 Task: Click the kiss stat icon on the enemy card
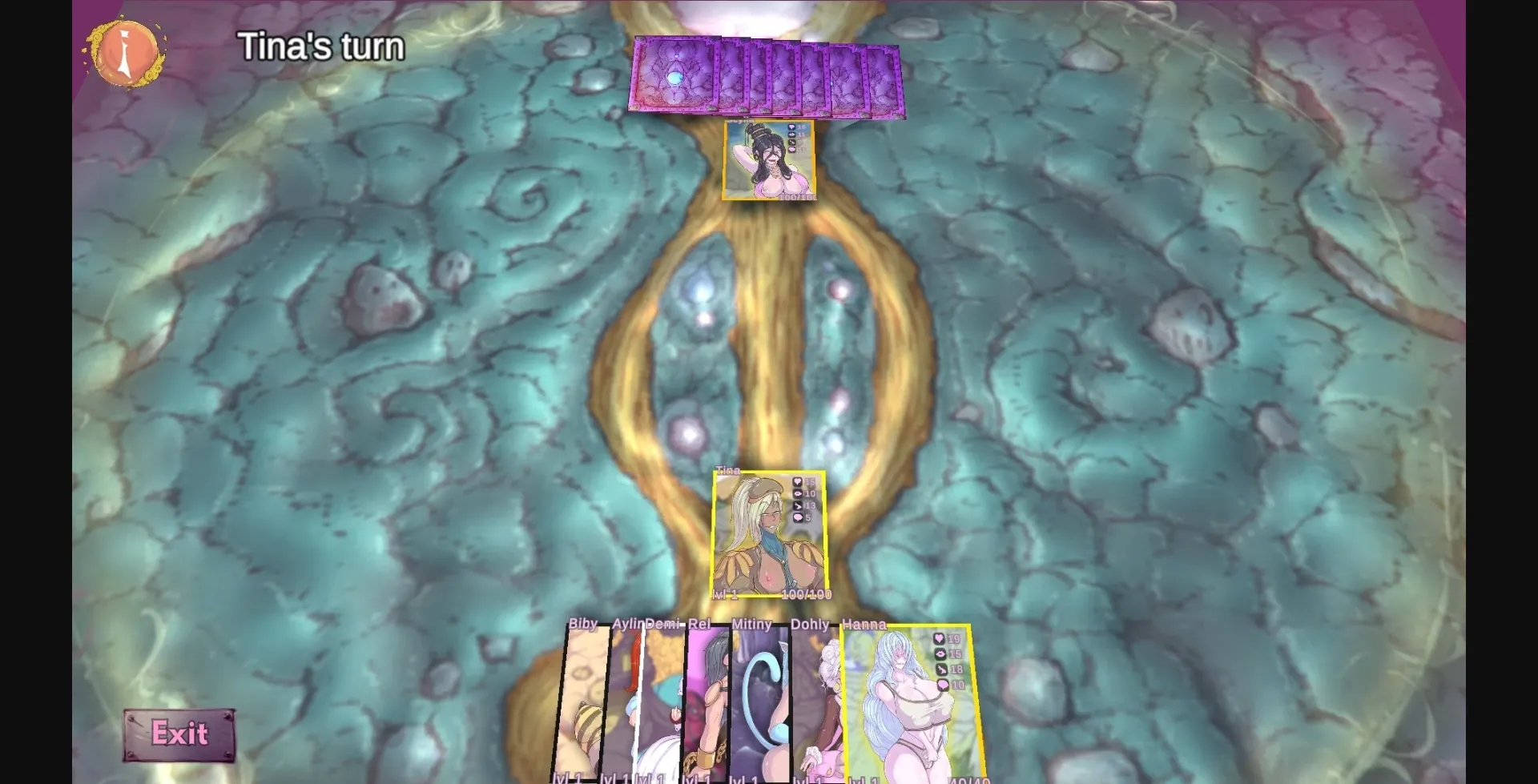[791, 135]
